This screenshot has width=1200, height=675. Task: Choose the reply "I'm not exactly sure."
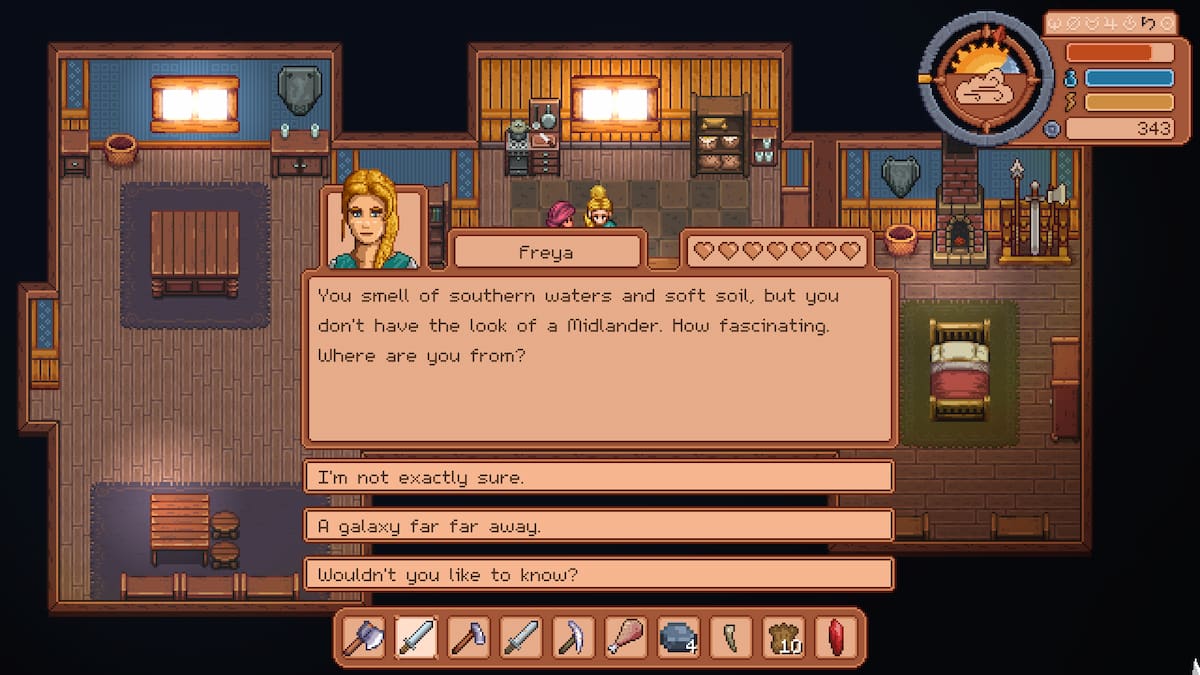(x=598, y=477)
